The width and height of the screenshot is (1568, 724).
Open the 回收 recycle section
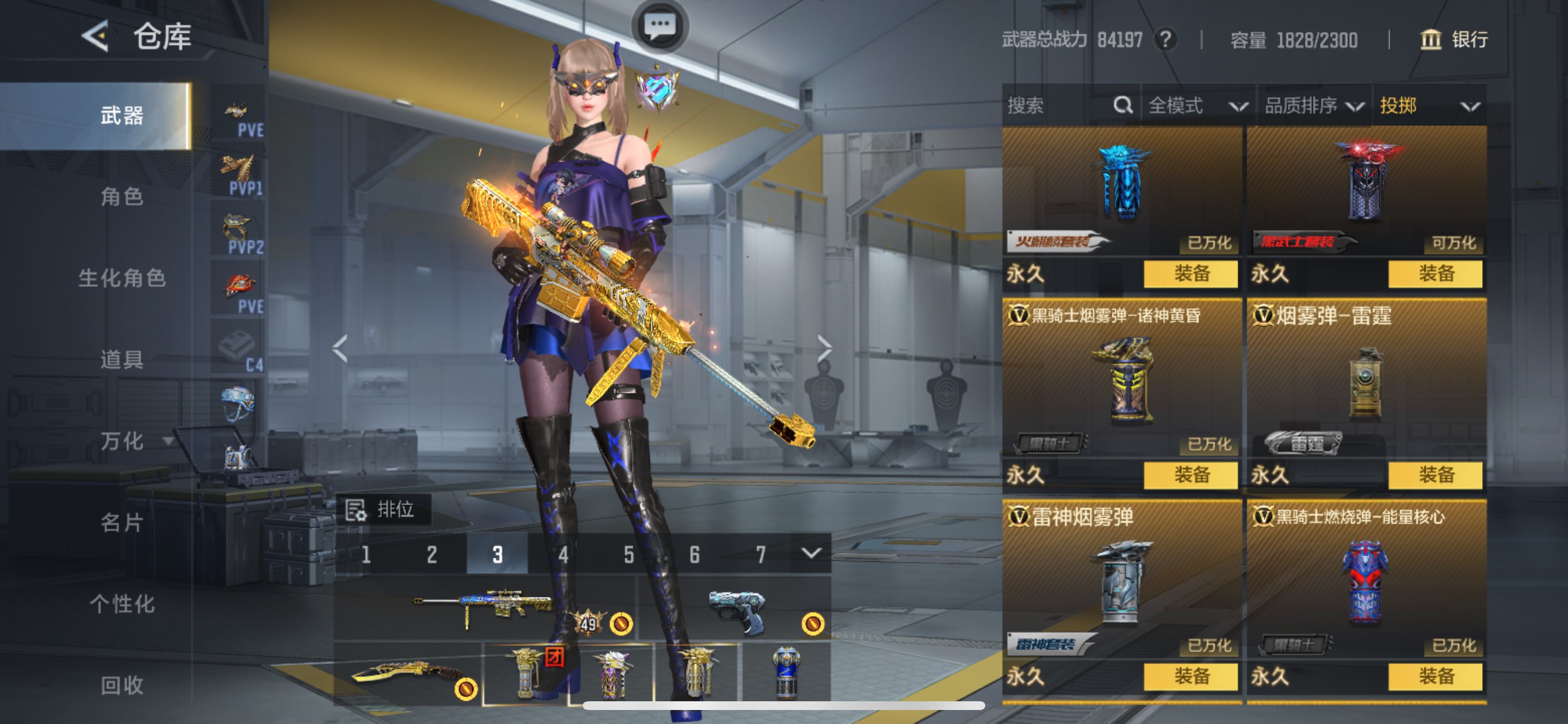tap(122, 686)
